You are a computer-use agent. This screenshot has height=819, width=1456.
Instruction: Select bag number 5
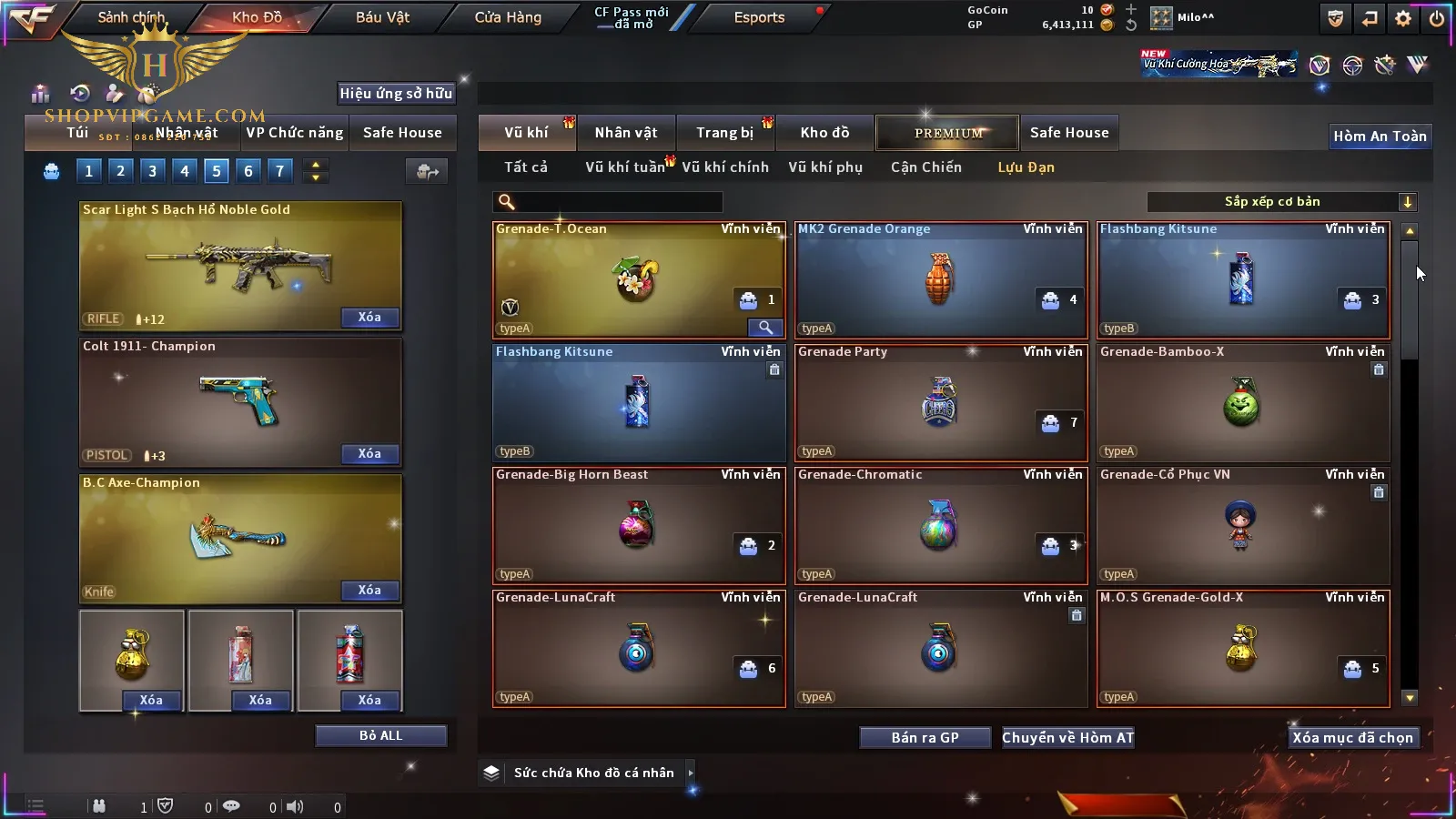point(217,170)
